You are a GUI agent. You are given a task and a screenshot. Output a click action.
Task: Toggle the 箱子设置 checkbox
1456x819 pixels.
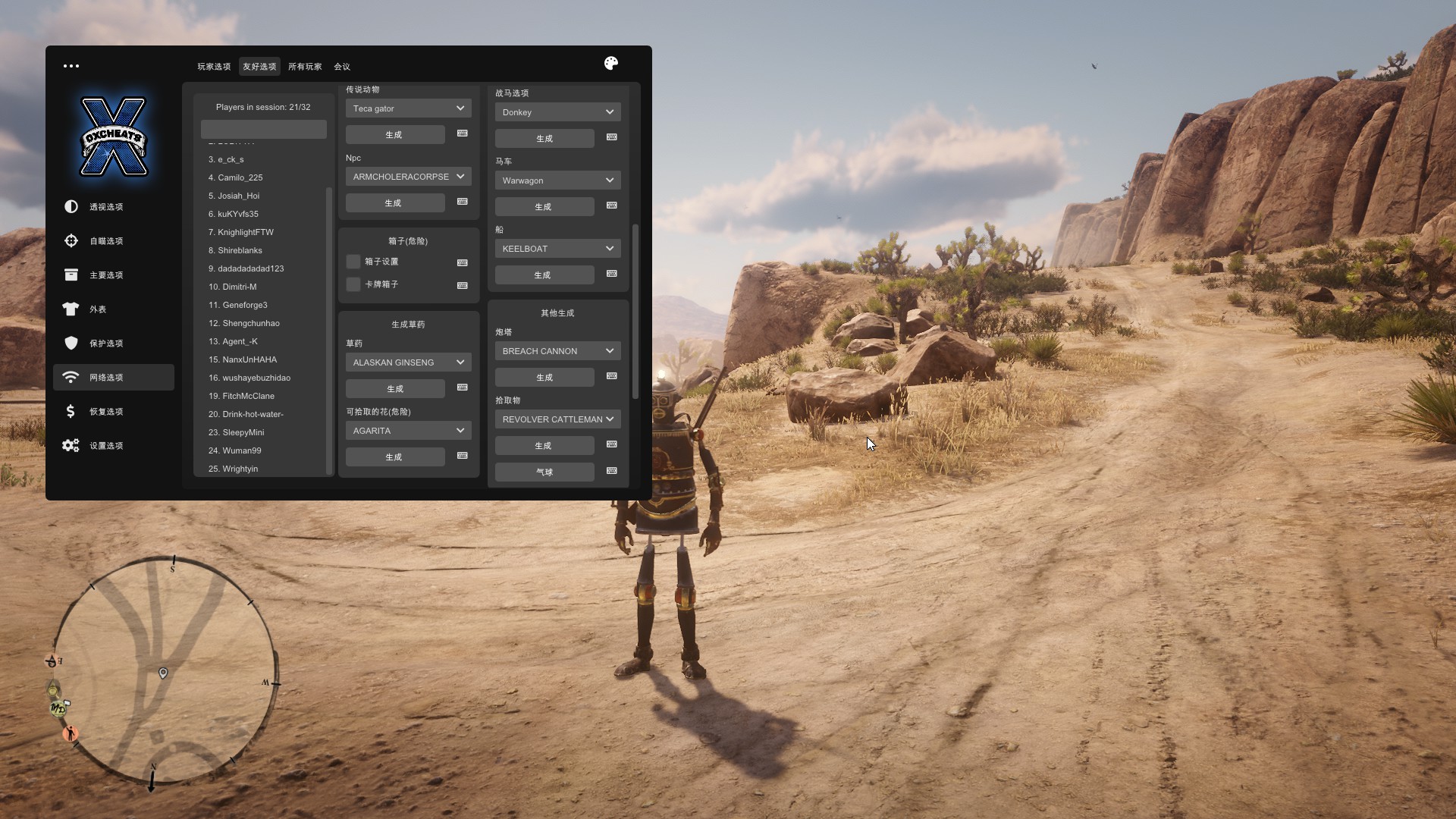coord(353,262)
